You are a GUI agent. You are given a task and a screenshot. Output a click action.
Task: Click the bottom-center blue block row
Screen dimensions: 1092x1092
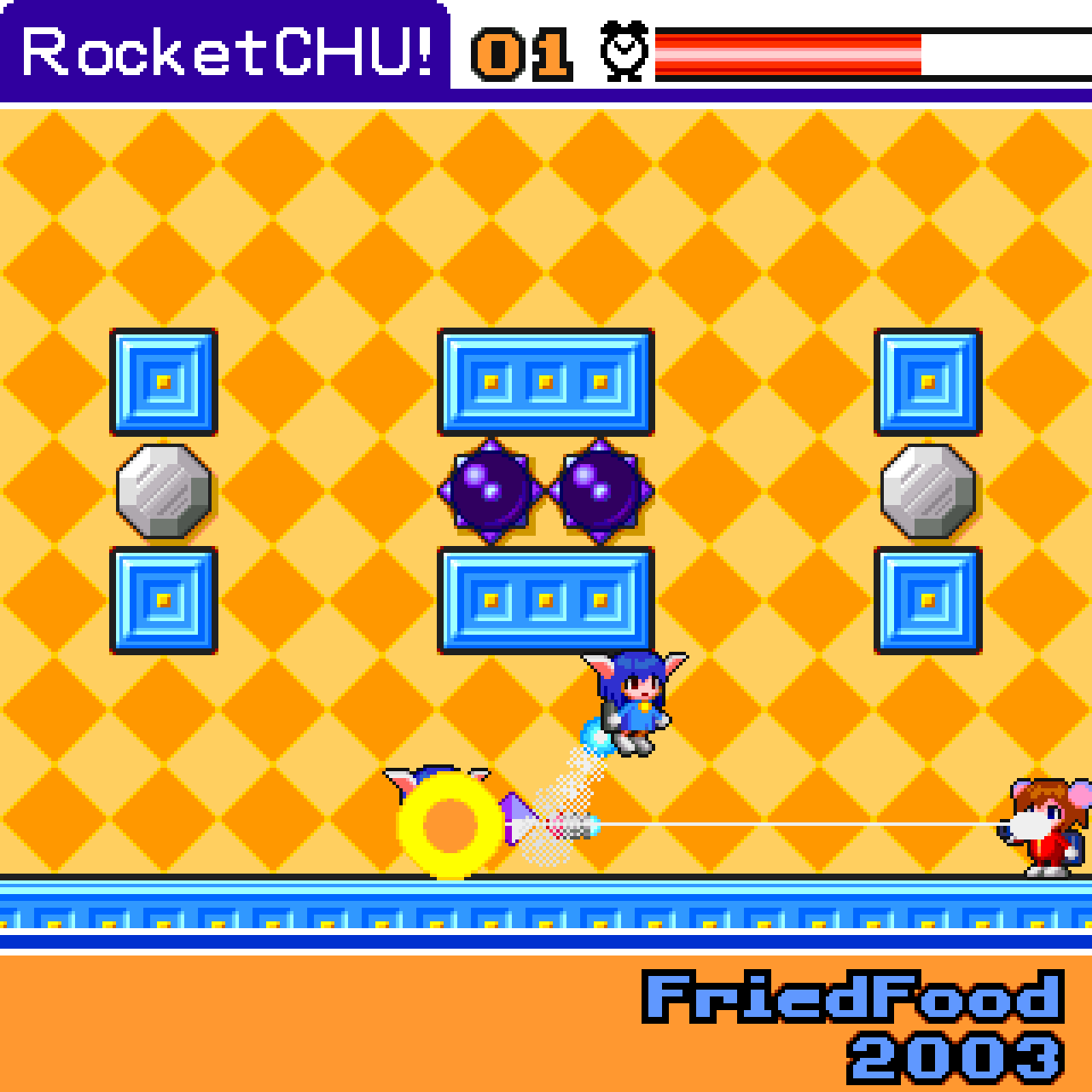coord(544,600)
